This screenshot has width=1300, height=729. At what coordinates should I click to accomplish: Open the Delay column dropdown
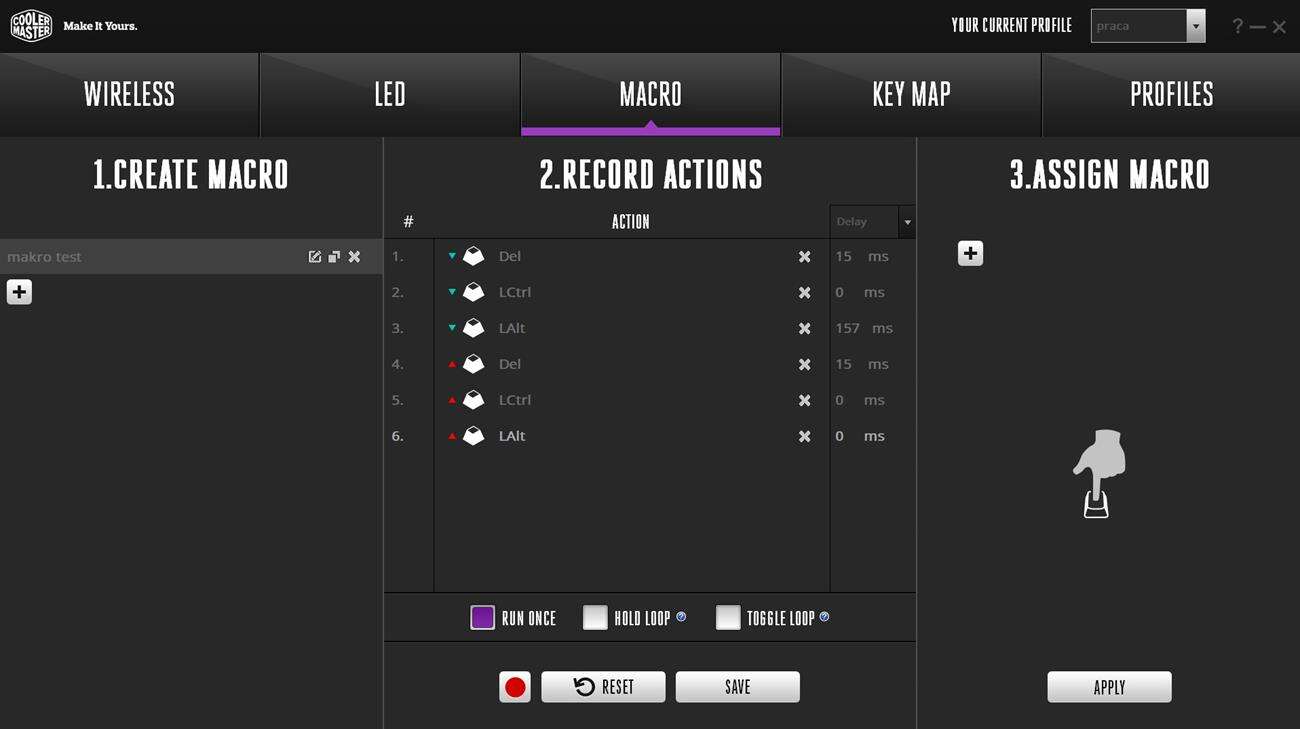[x=906, y=221]
